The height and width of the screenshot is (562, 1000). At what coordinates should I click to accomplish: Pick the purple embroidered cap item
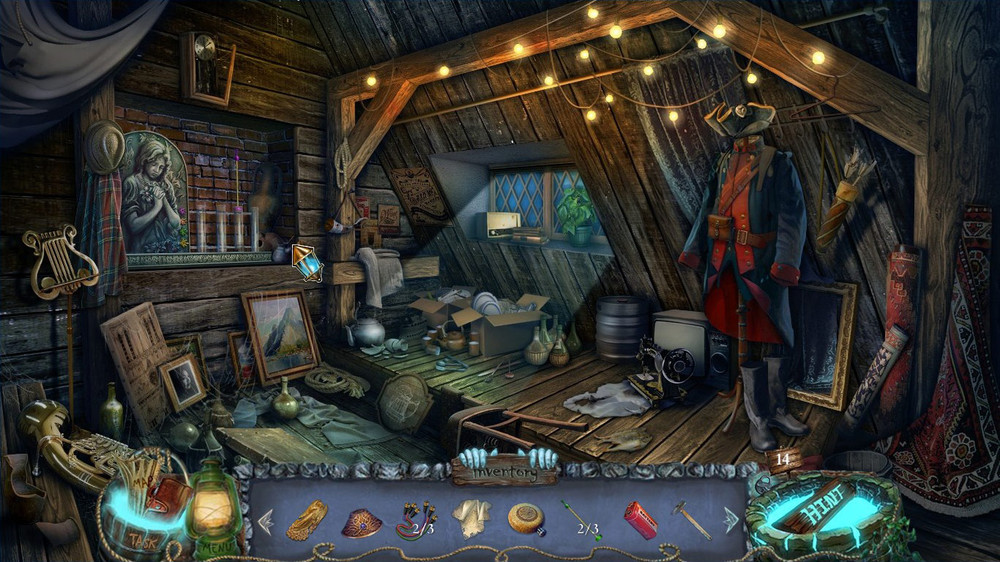361,522
